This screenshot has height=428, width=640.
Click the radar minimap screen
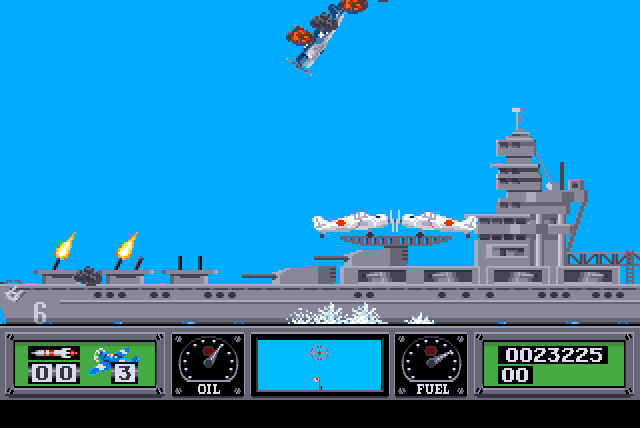point(319,365)
